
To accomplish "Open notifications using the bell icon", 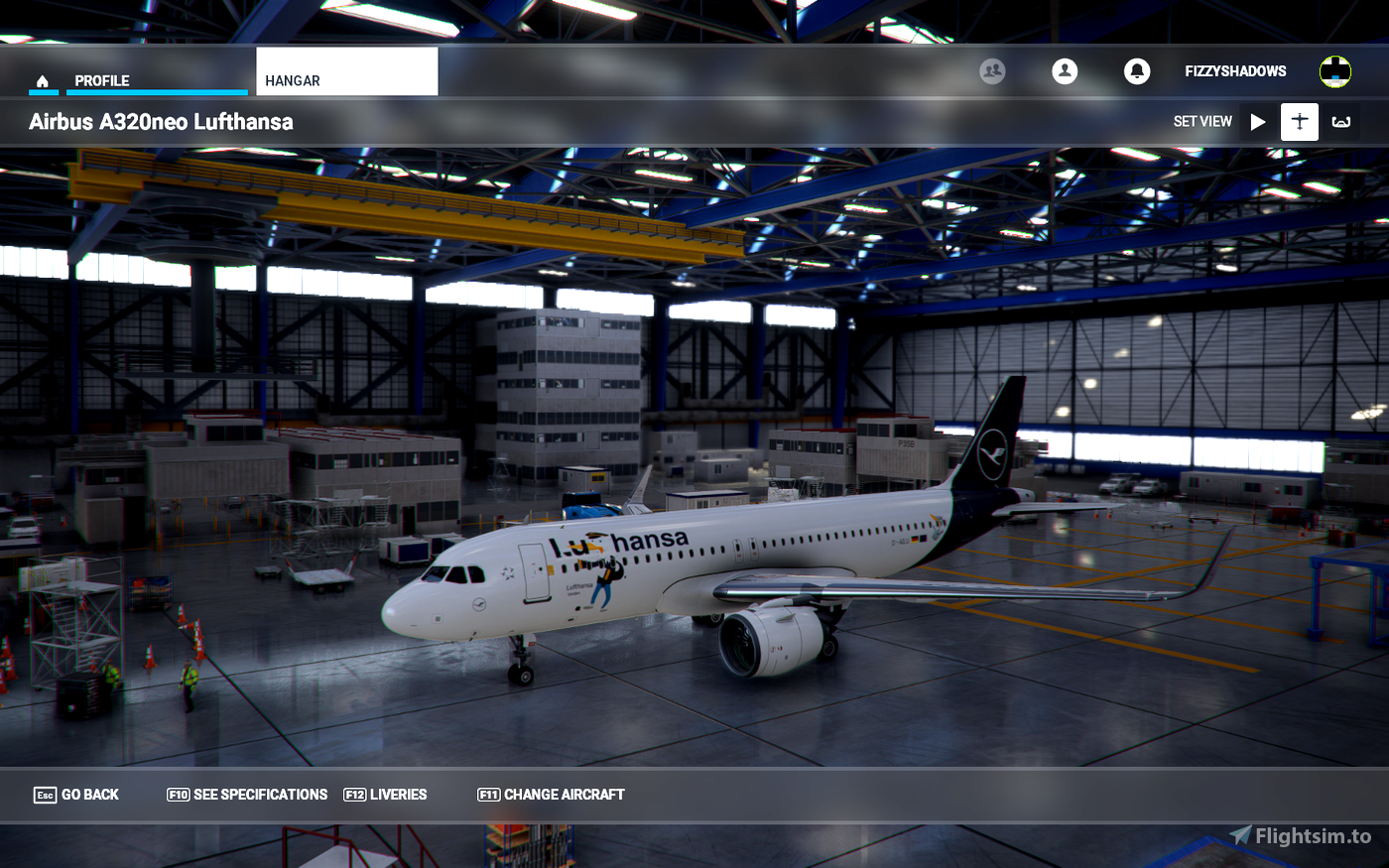I will click(1137, 70).
